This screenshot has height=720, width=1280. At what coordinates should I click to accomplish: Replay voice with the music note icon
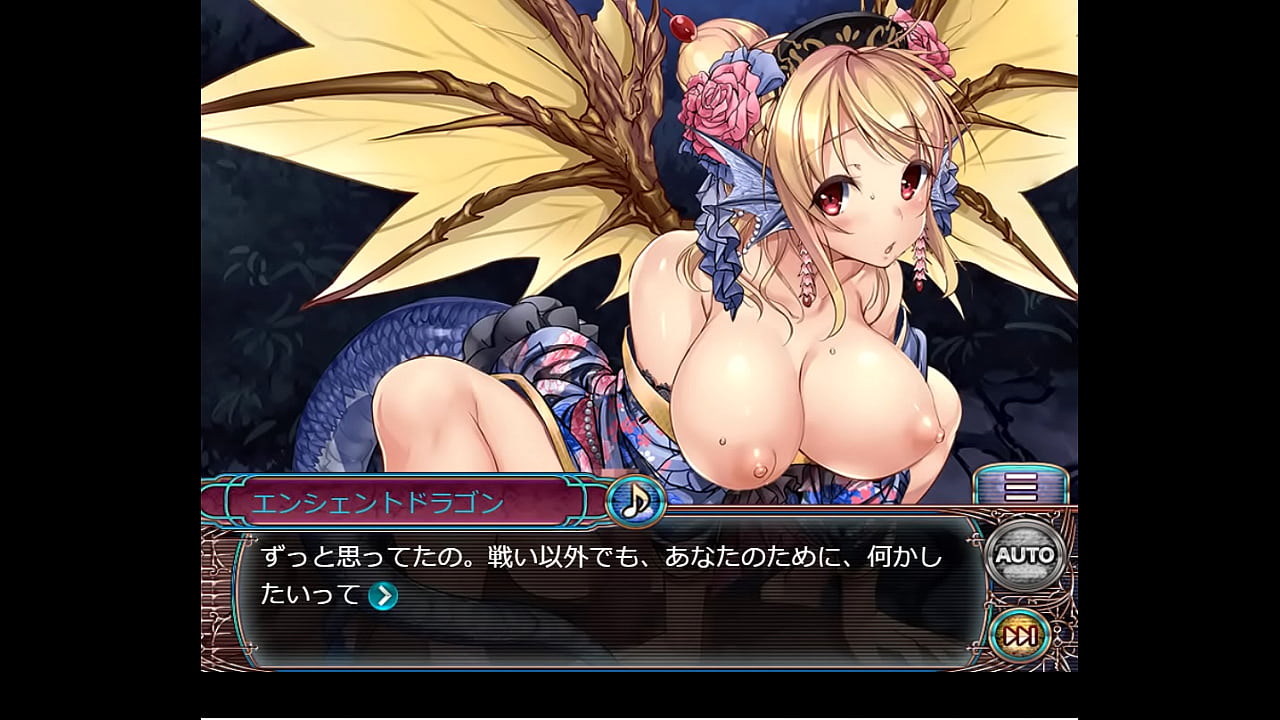coord(635,500)
